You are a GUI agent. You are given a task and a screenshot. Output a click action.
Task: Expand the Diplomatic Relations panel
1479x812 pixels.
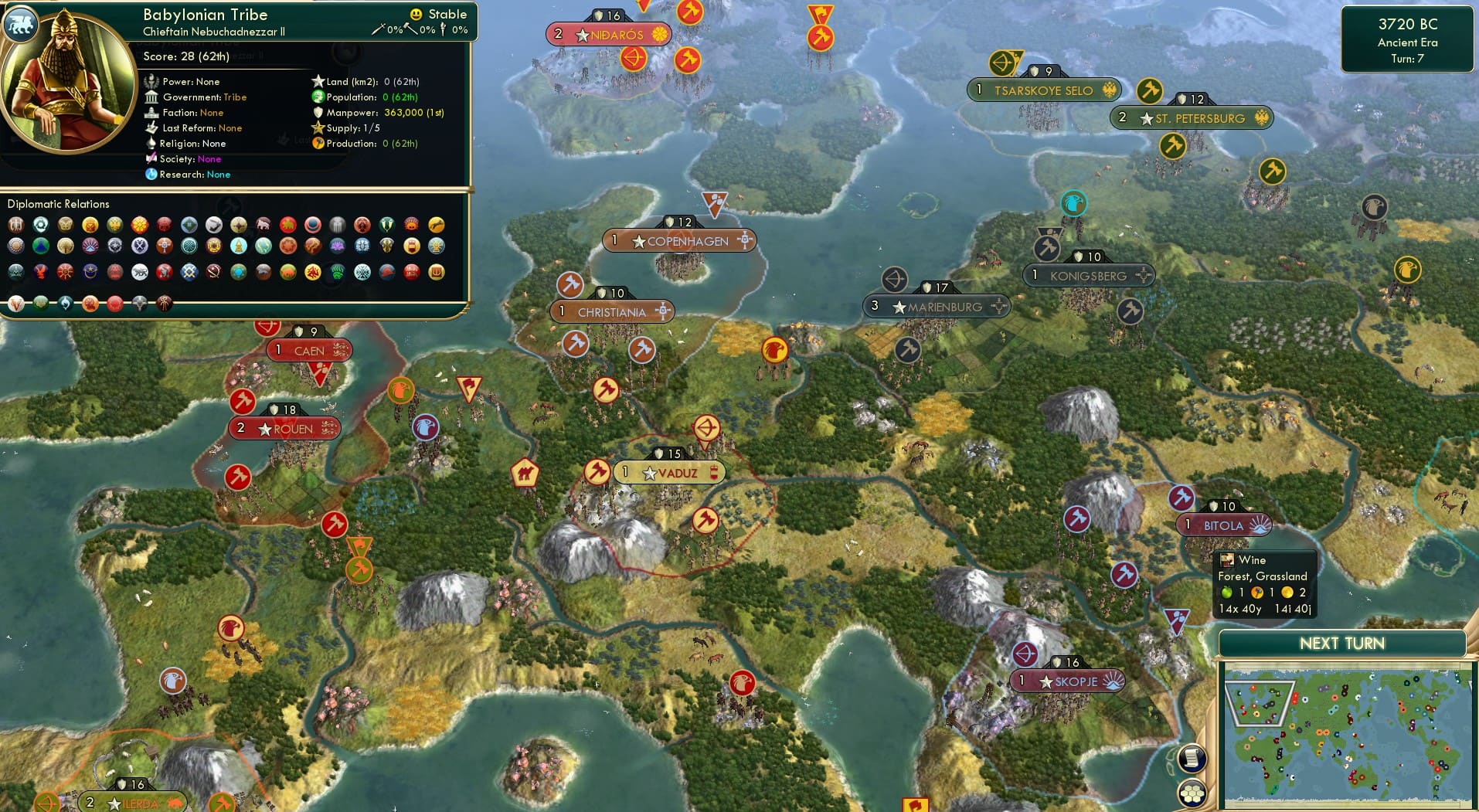[x=59, y=204]
